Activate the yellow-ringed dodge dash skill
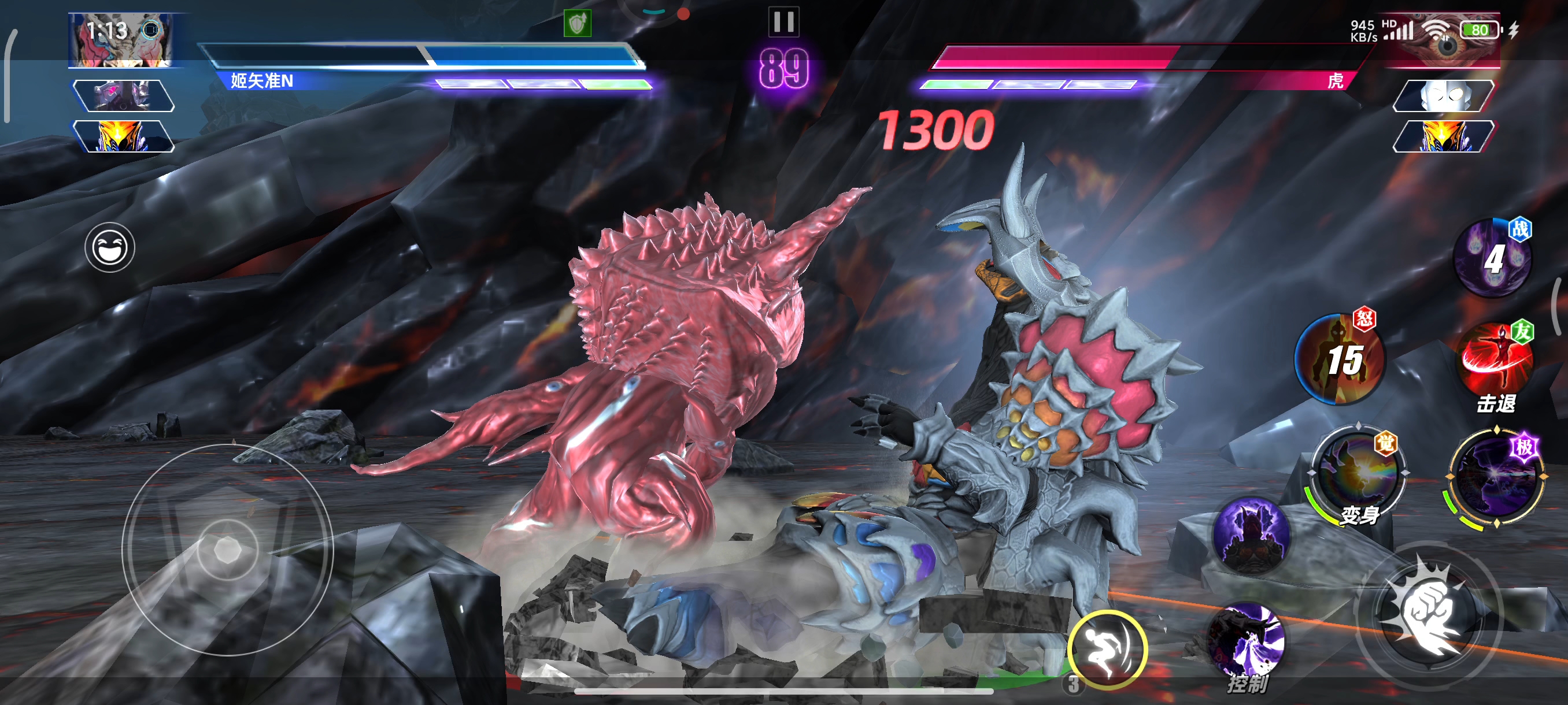1568x705 pixels. tap(1107, 648)
